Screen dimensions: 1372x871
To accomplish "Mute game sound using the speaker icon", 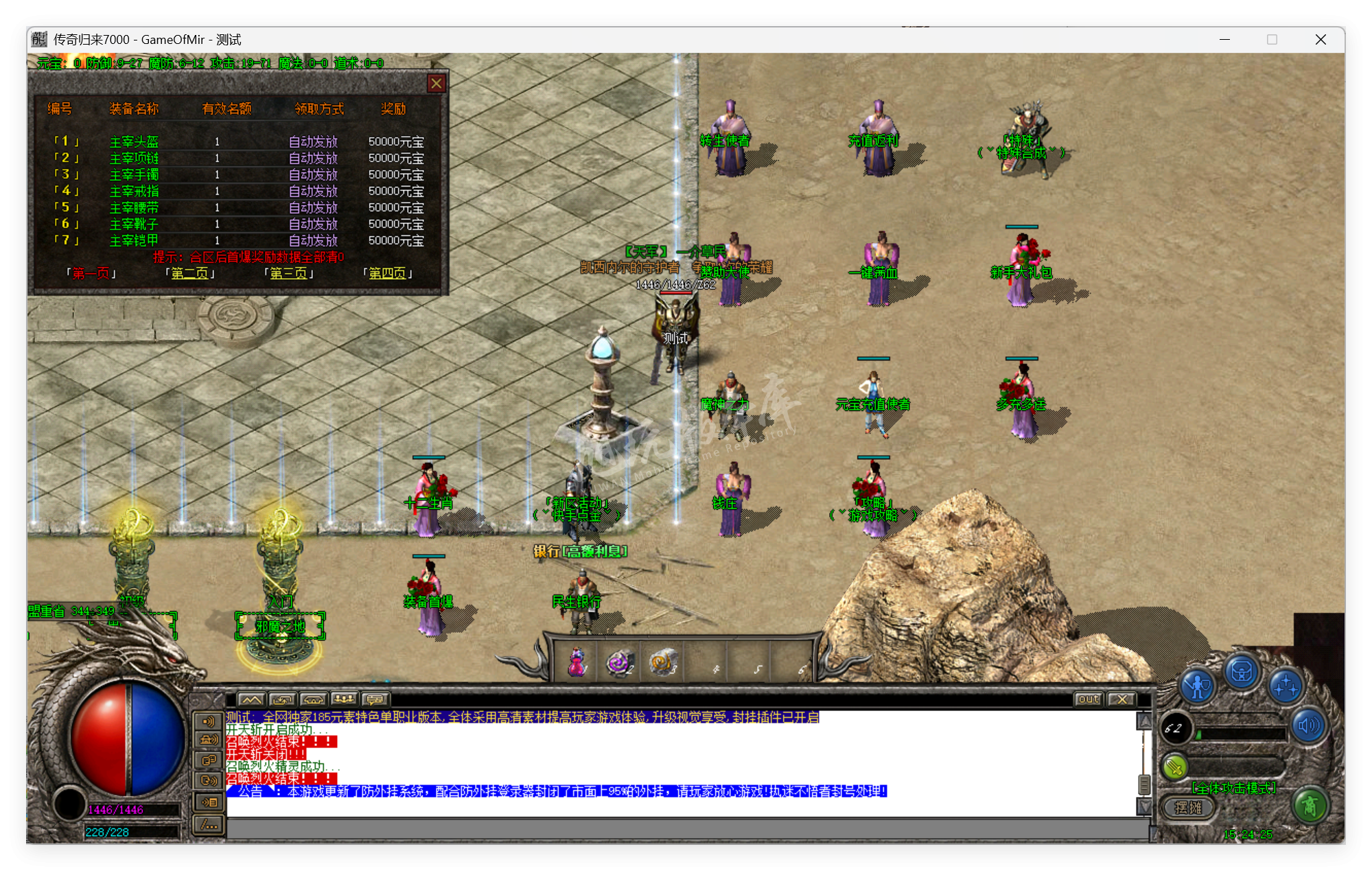I will [x=1307, y=725].
